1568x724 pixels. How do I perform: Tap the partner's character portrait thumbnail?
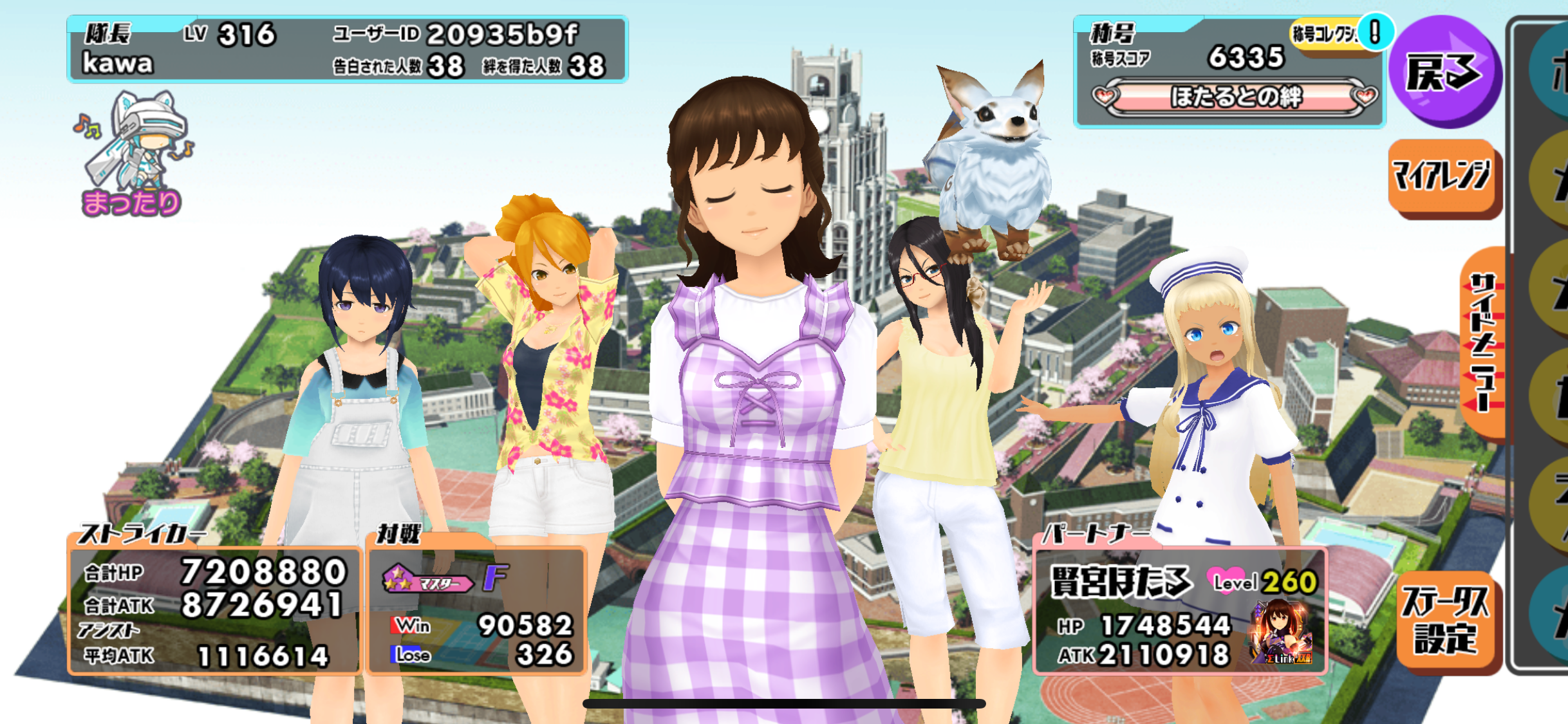point(1281,632)
